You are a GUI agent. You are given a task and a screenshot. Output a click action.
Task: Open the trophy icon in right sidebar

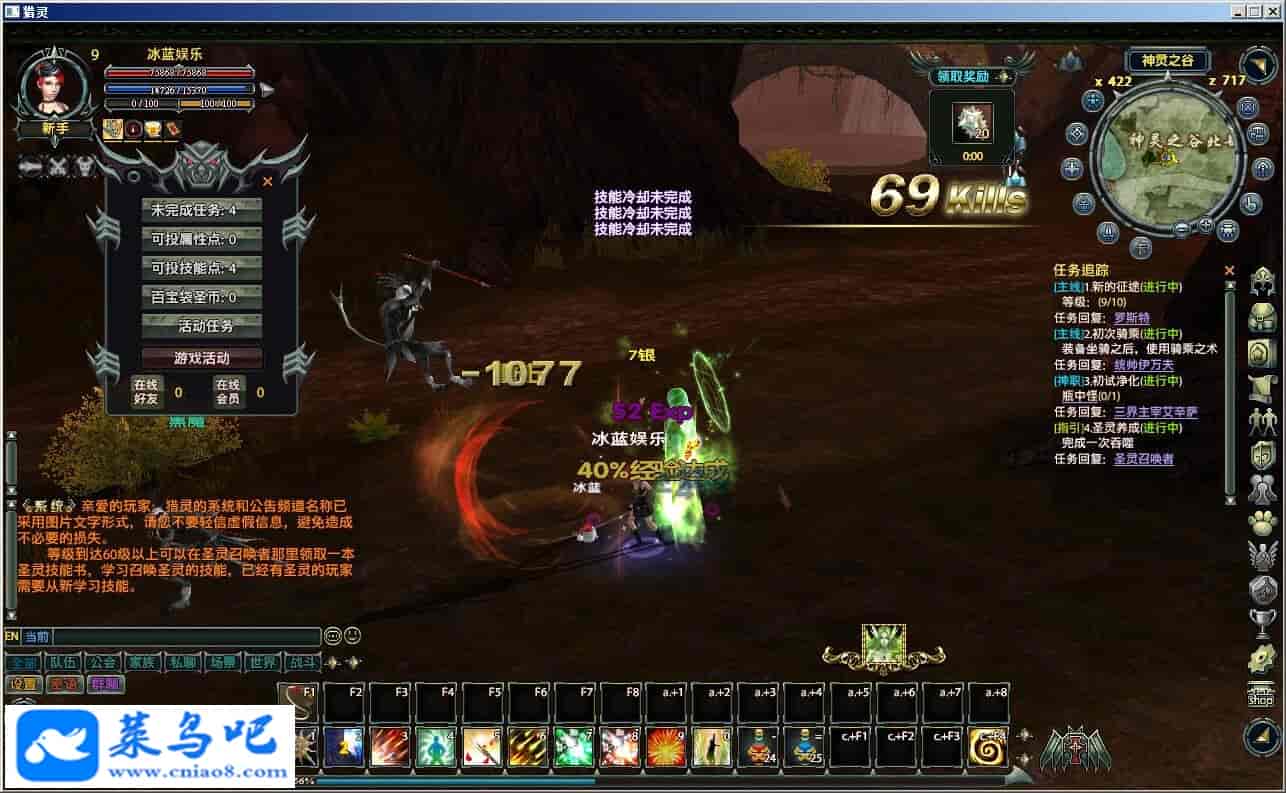[1262, 623]
